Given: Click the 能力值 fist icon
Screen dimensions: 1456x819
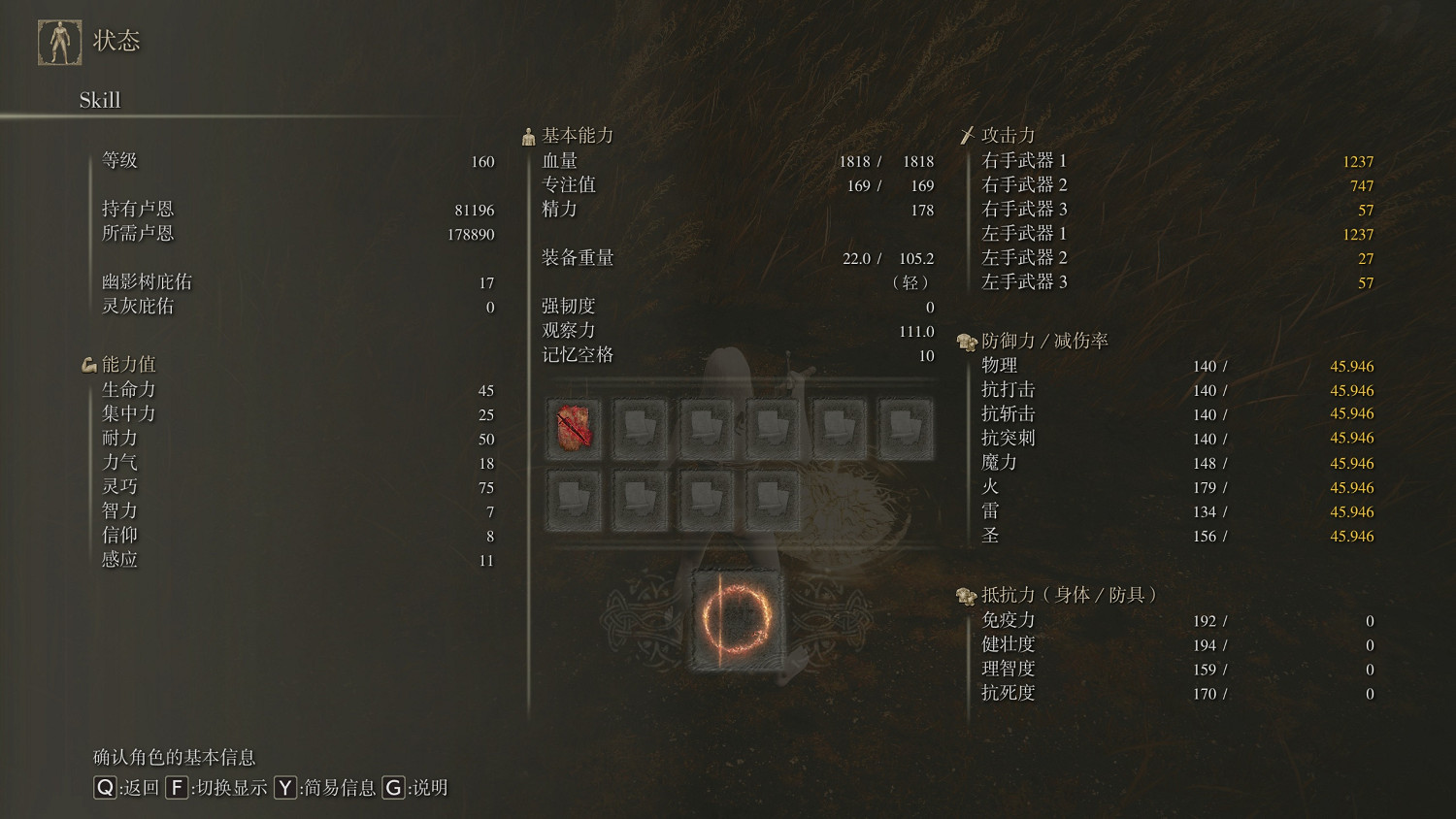Looking at the screenshot, I should [90, 363].
